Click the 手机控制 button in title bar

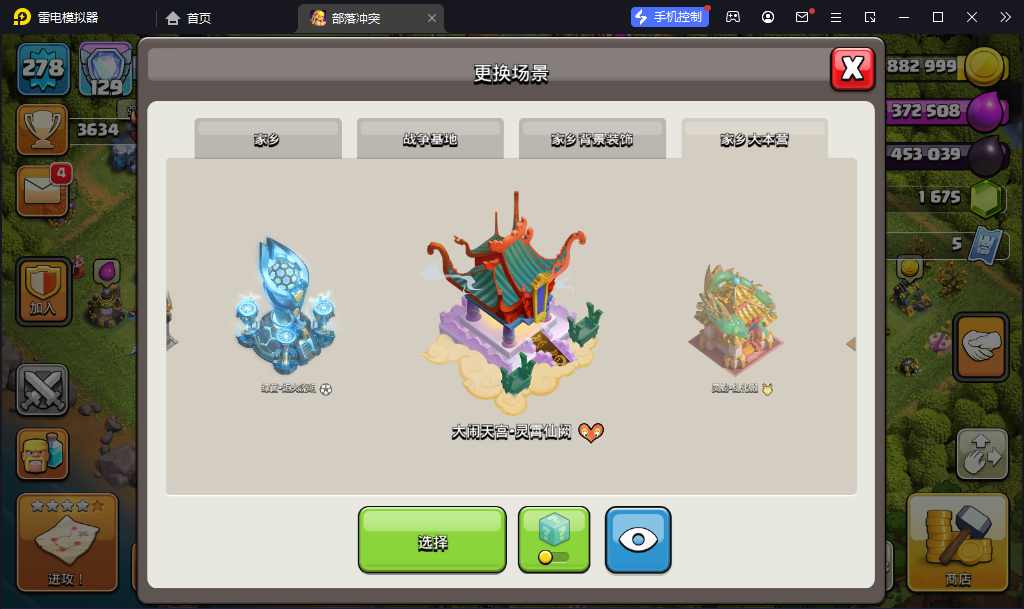point(669,17)
